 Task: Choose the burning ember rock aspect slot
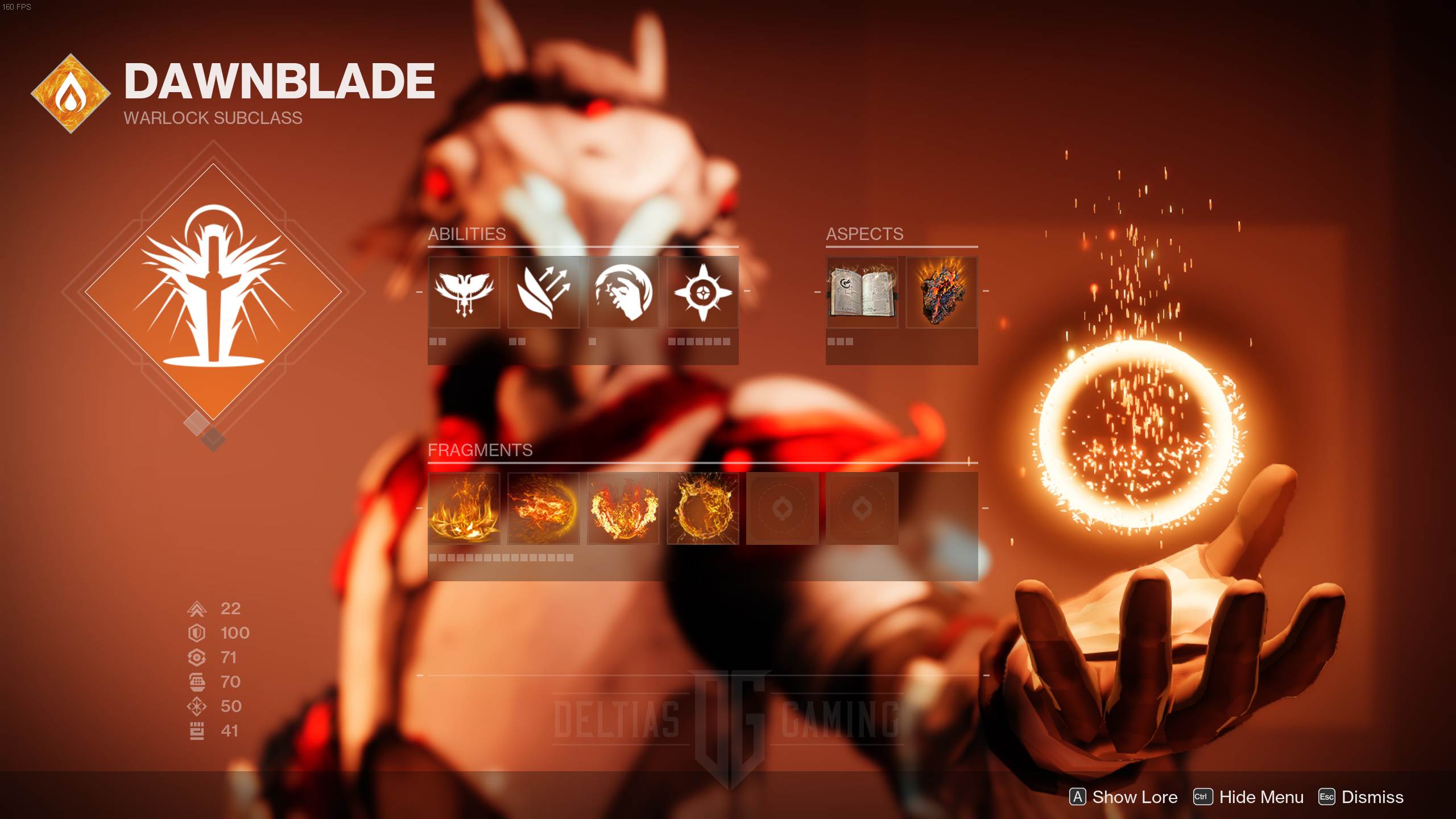coord(942,292)
